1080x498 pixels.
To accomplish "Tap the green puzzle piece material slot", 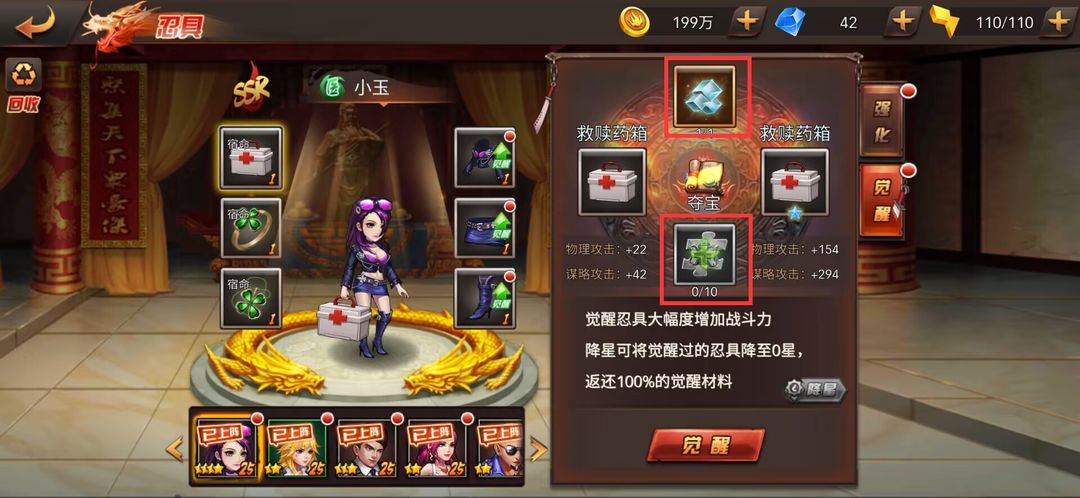I will coord(704,253).
